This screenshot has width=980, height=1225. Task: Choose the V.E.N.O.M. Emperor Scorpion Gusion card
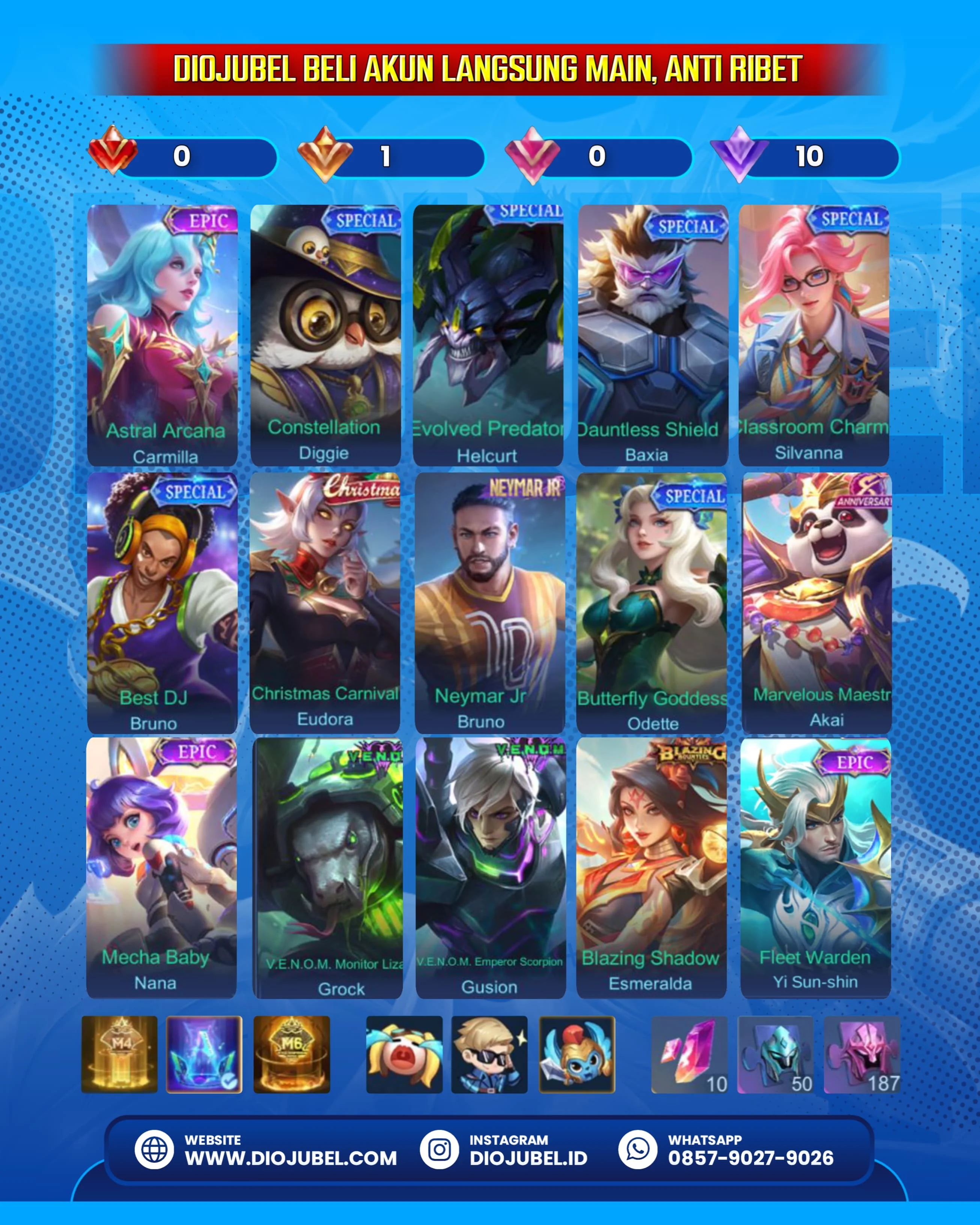491,868
